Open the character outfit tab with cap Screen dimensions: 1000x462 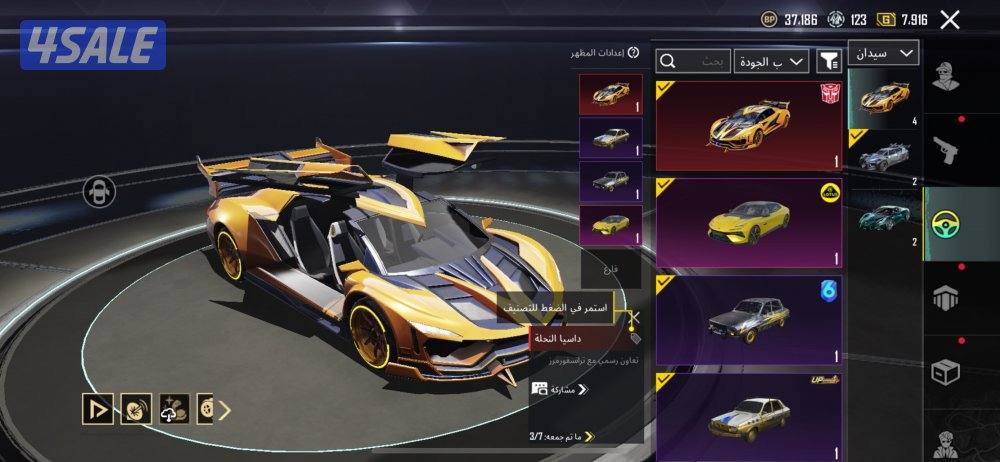pyautogui.click(x=945, y=76)
